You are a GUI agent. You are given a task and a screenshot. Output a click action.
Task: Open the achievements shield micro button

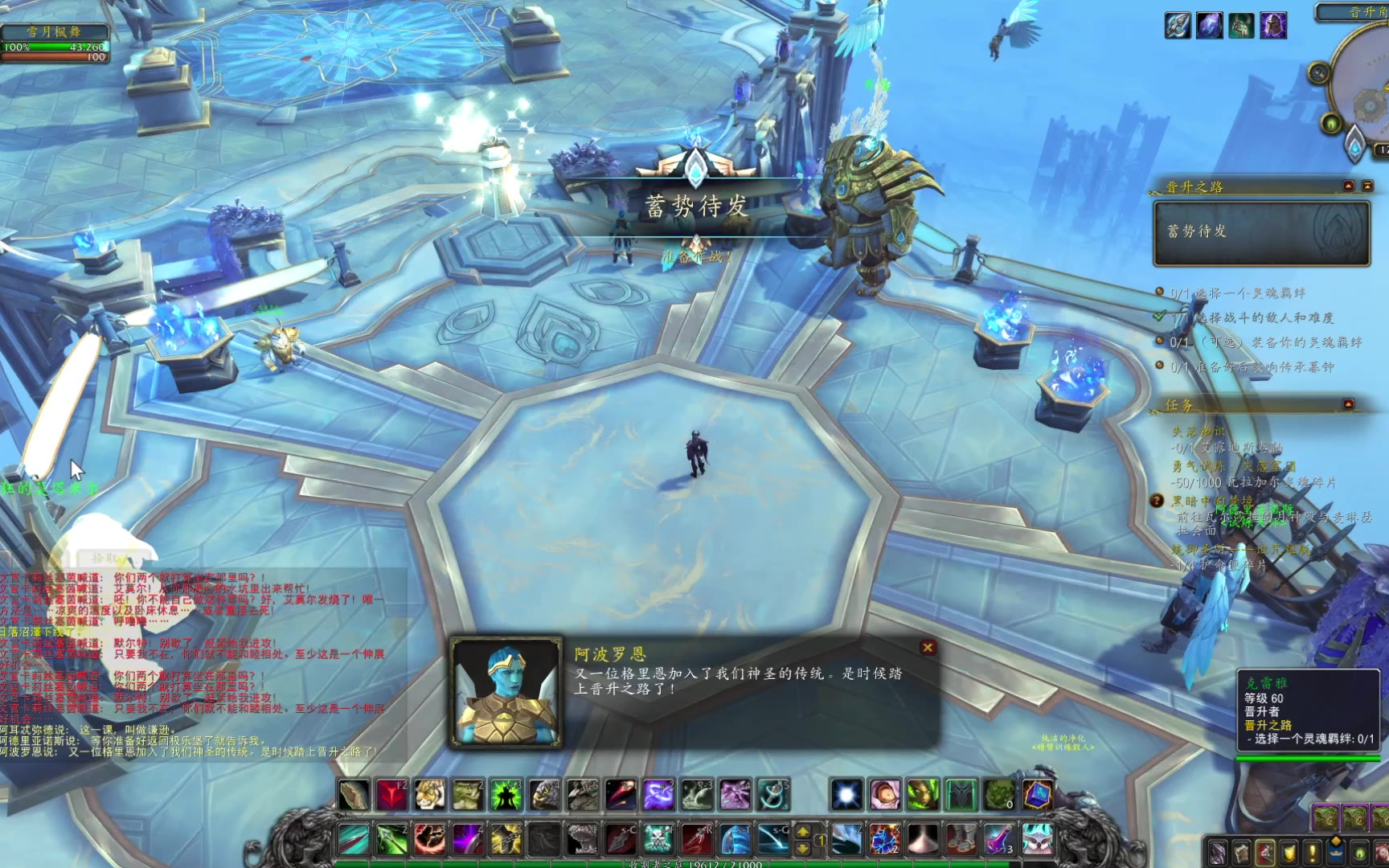[x=1289, y=852]
